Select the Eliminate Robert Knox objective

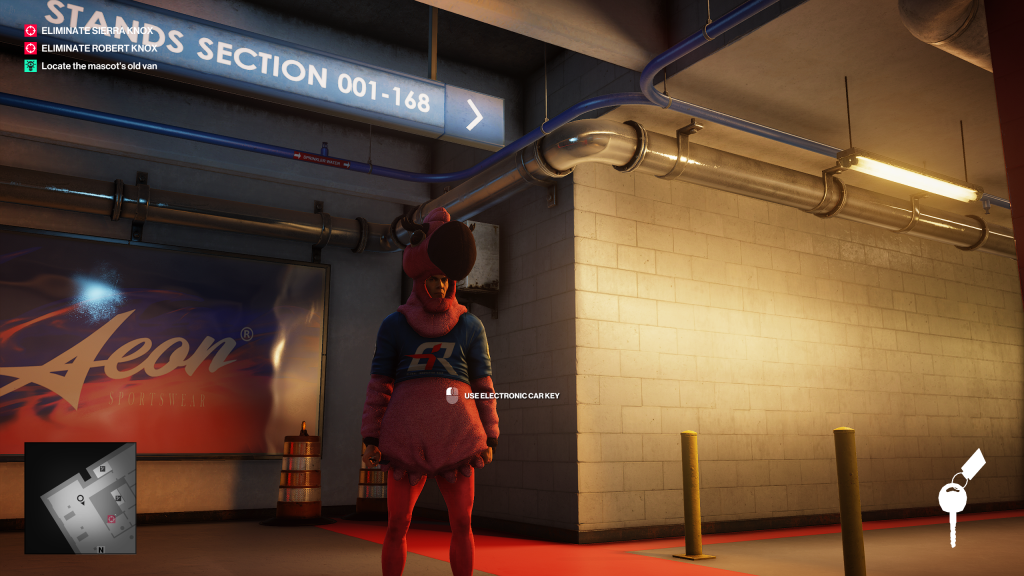(x=93, y=48)
